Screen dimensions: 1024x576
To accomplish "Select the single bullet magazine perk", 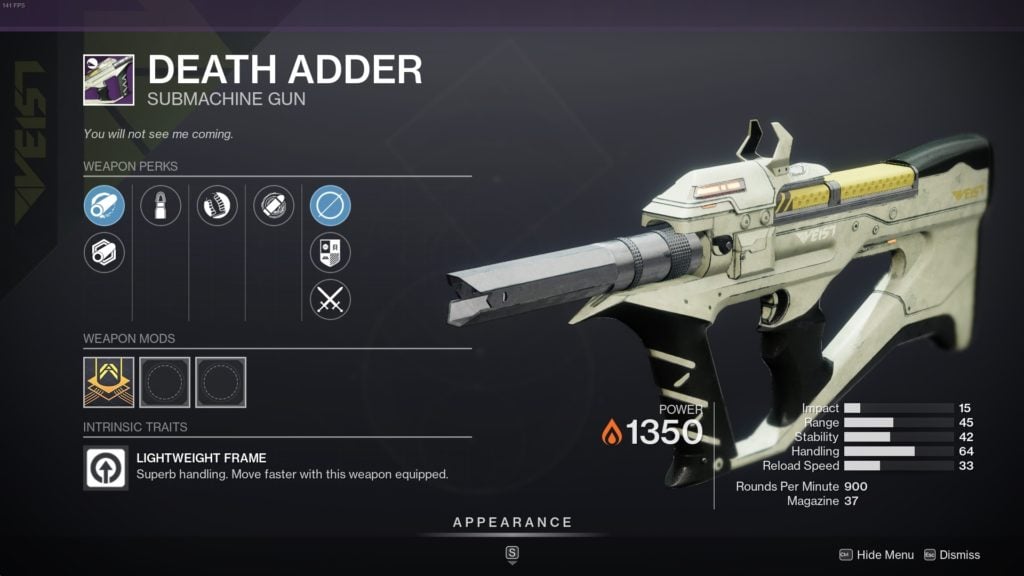I will (x=160, y=206).
